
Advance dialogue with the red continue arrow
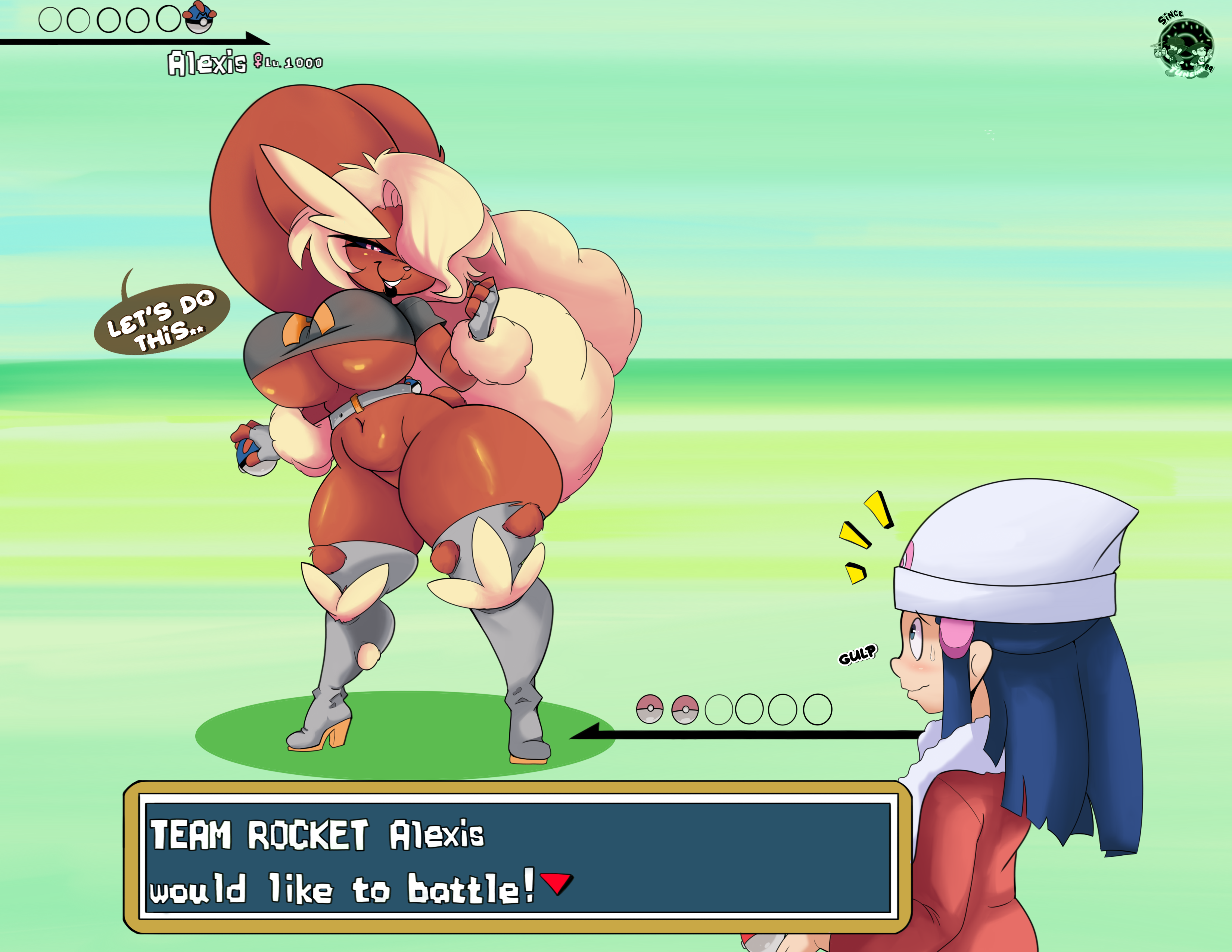coord(556,882)
